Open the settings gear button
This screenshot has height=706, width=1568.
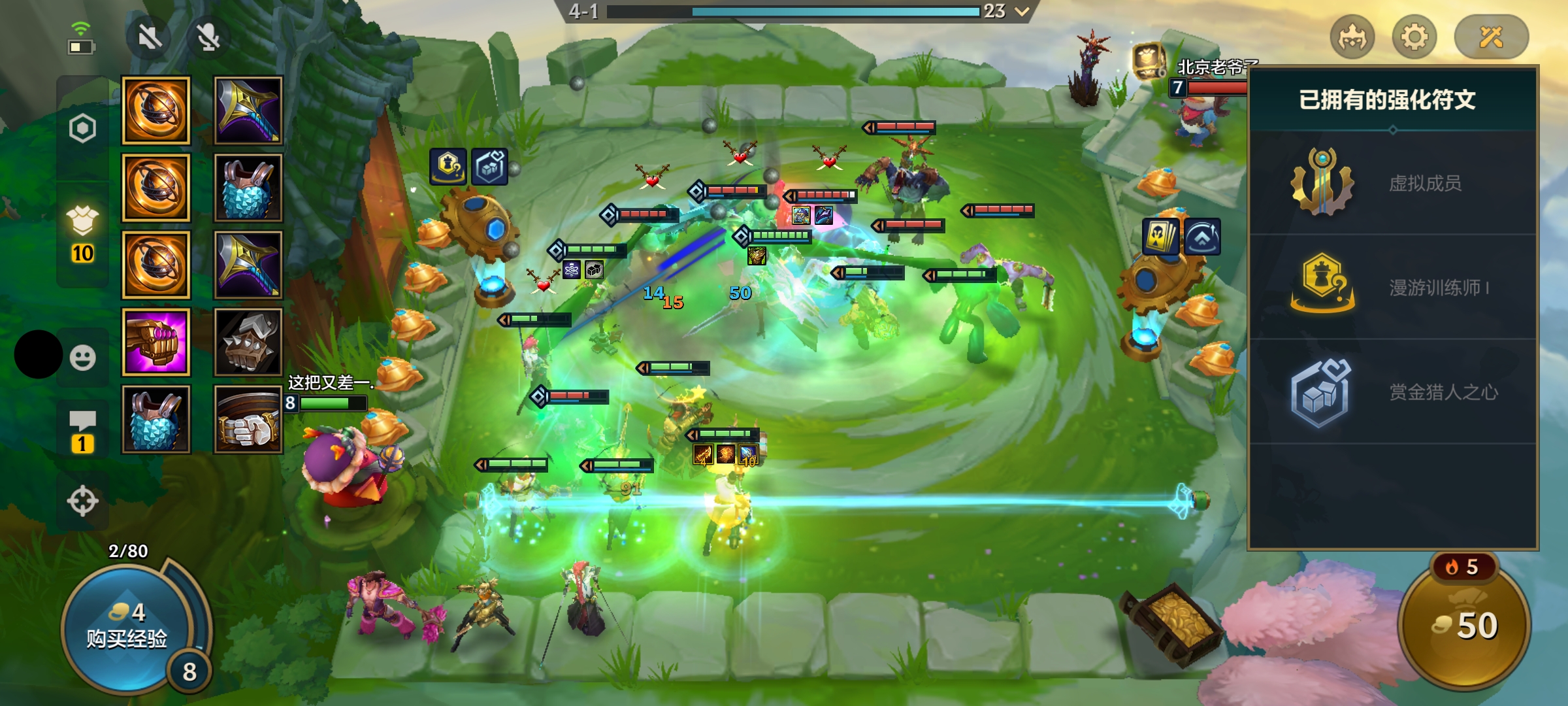point(1414,37)
